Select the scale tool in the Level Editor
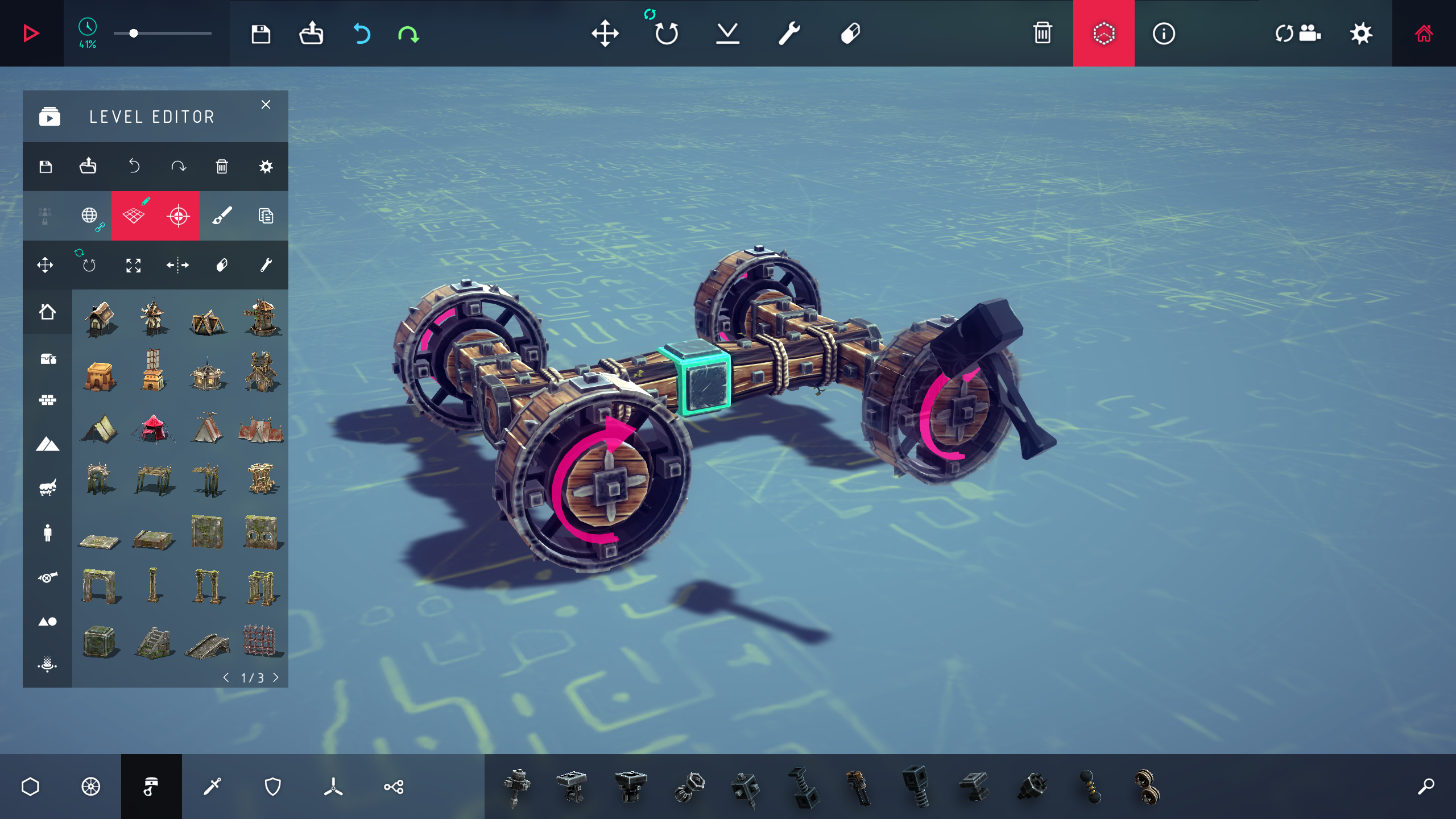 [134, 264]
